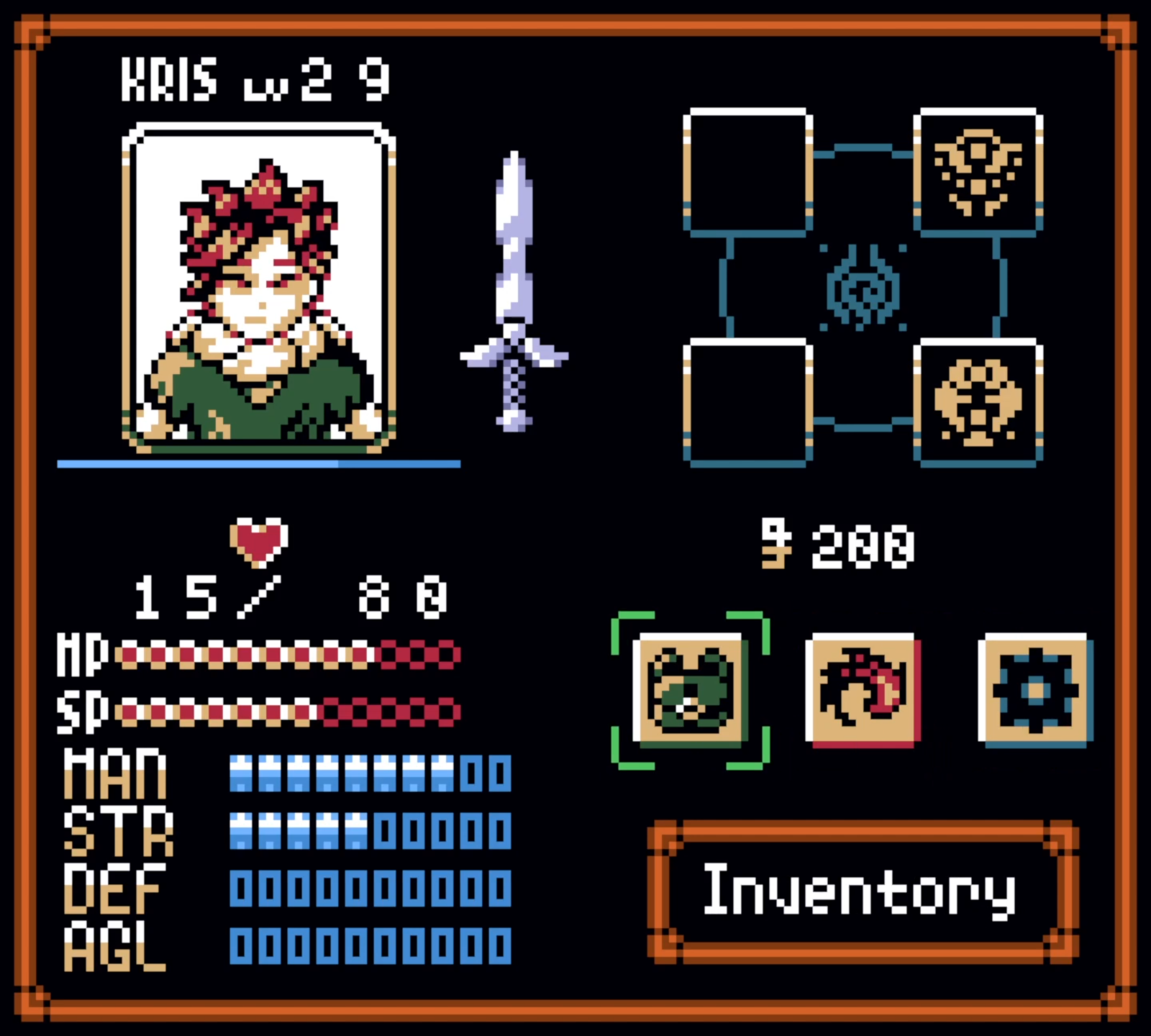Image resolution: width=1151 pixels, height=1036 pixels.
Task: Click the blue HP bar under Kris's portrait
Action: click(x=259, y=464)
